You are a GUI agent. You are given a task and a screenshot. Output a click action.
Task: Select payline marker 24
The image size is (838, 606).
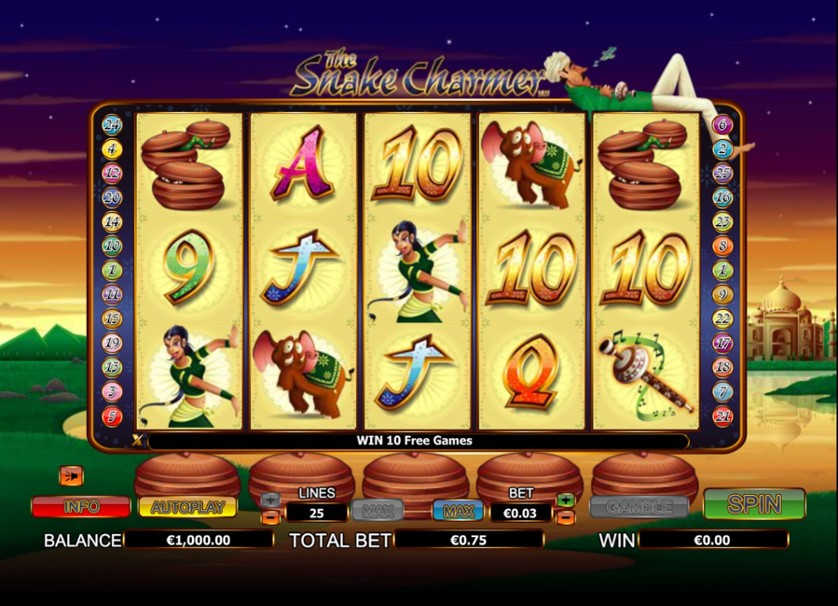point(112,126)
